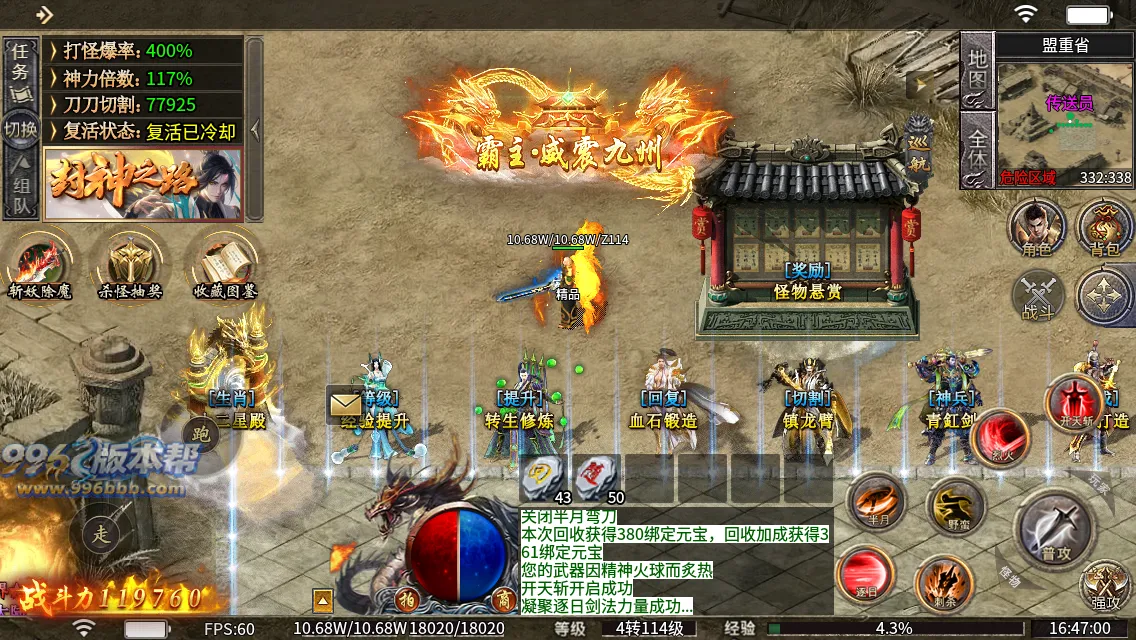Image resolution: width=1136 pixels, height=640 pixels.
Task: Activate the 逐日 sword skill
Action: tap(865, 575)
